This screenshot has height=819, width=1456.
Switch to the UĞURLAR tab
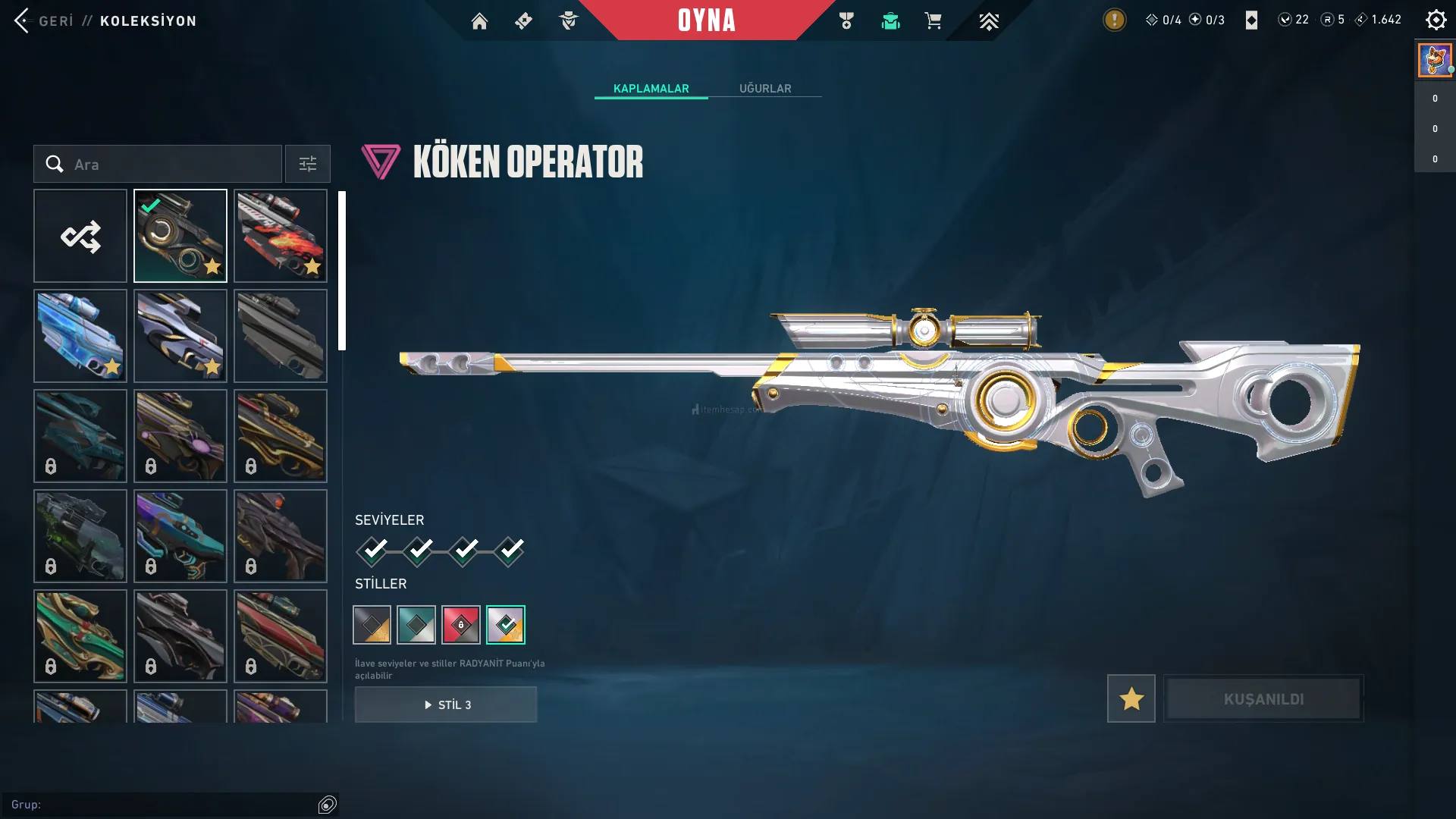764,88
